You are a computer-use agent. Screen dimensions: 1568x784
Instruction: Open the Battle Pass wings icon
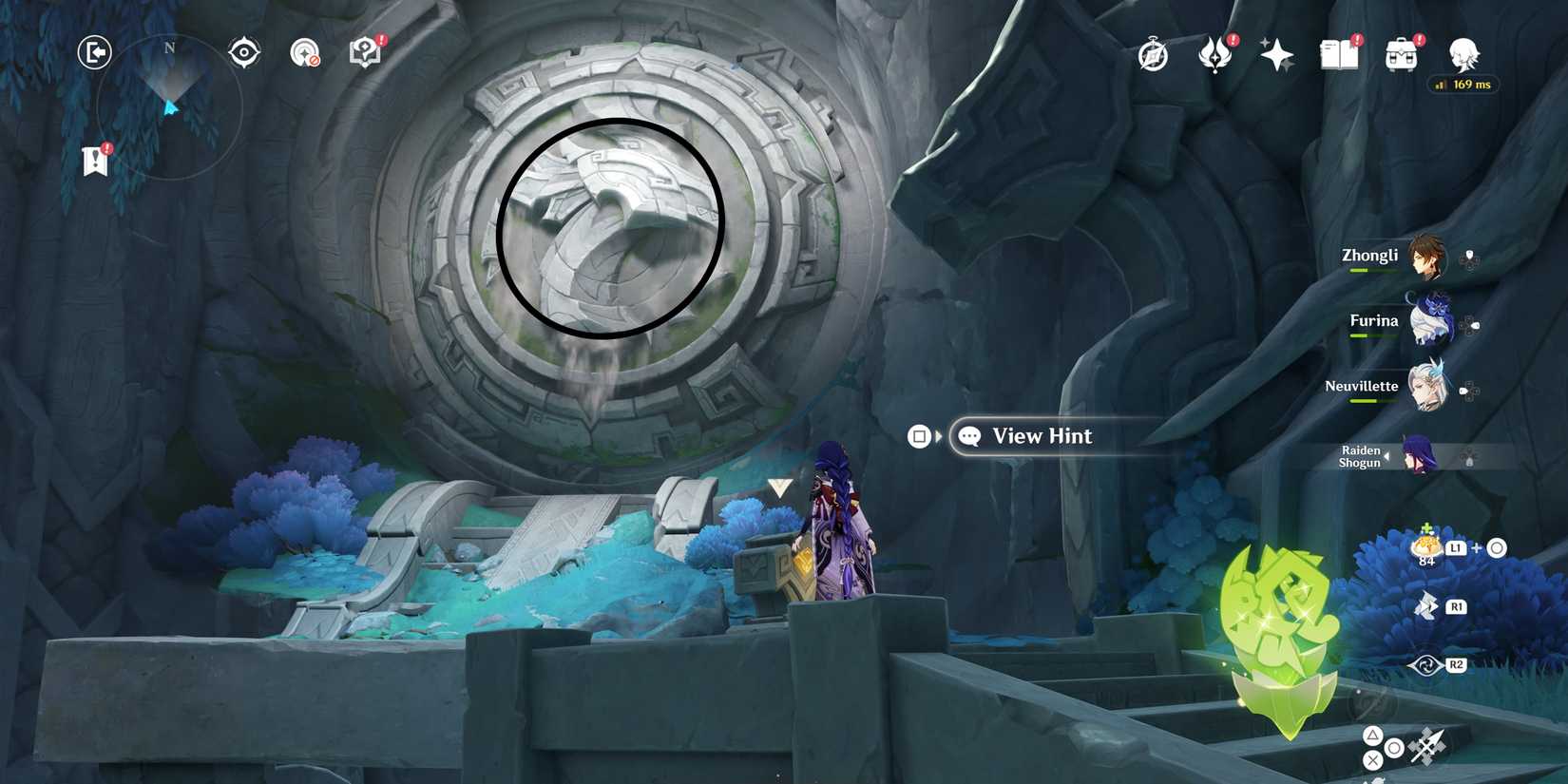[x=1215, y=55]
